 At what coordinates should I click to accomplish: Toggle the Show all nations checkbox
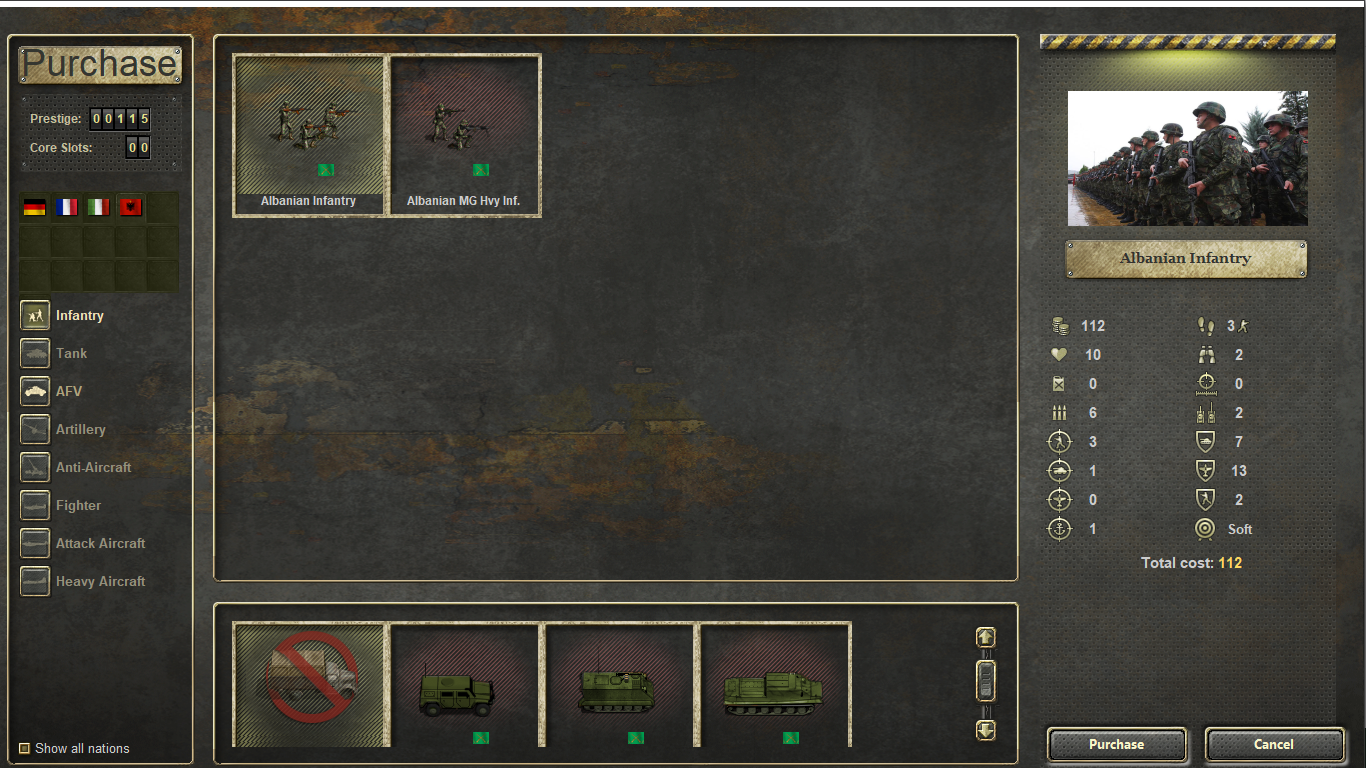click(25, 748)
